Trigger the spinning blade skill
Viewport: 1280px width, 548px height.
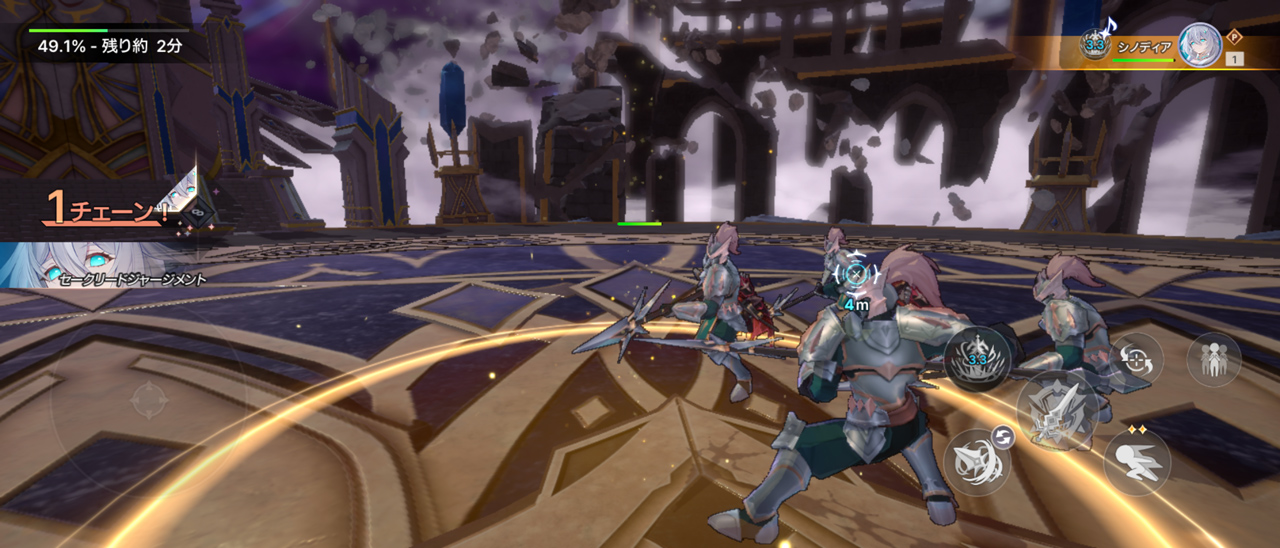[x=977, y=462]
